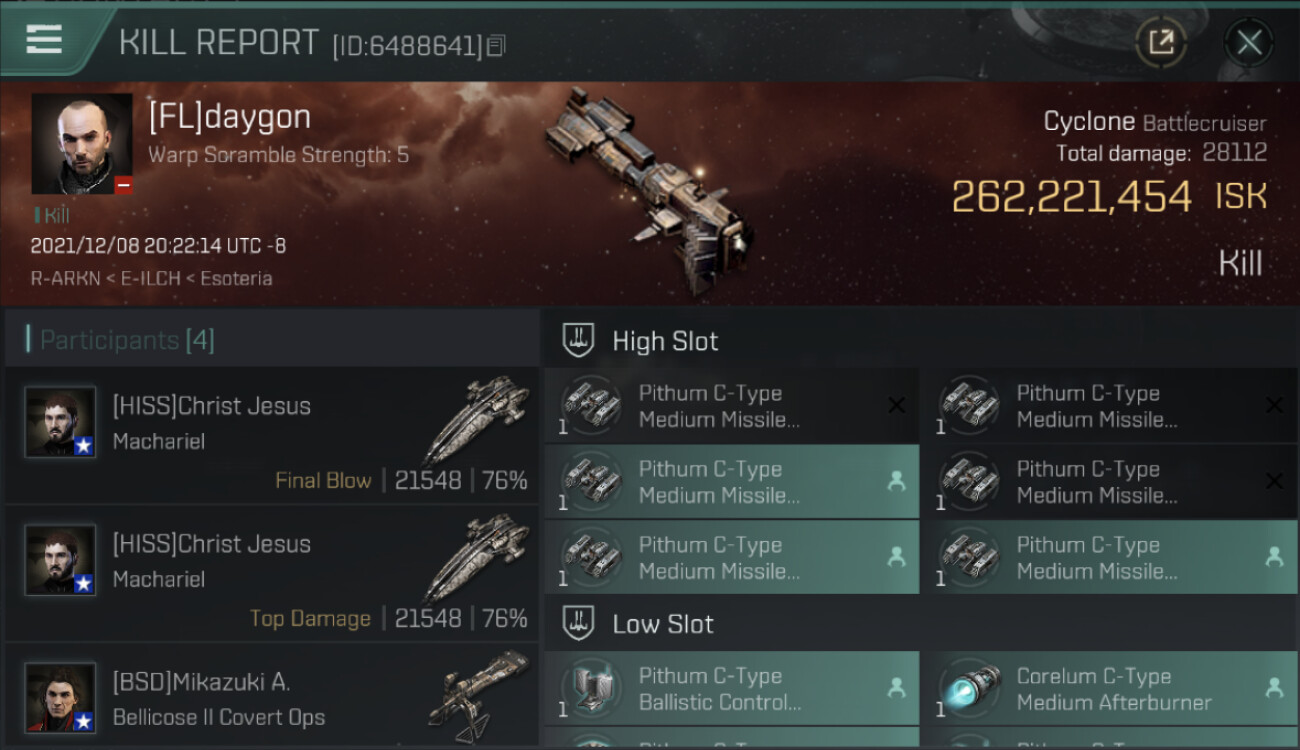This screenshot has height=750, width=1300.
Task: Open the Mikazuki A. participant entry
Action: tap(272, 700)
